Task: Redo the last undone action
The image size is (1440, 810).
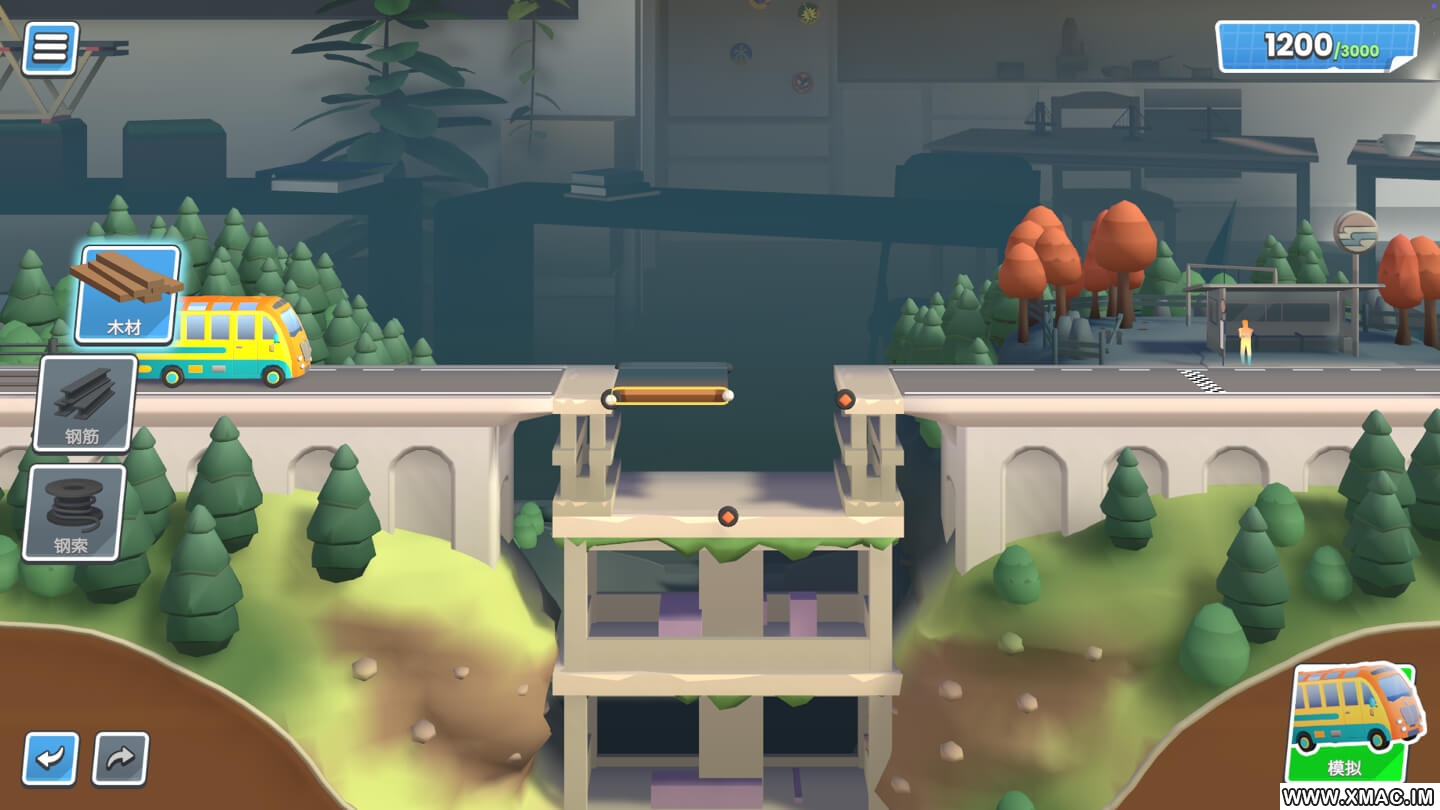Action: pos(121,759)
